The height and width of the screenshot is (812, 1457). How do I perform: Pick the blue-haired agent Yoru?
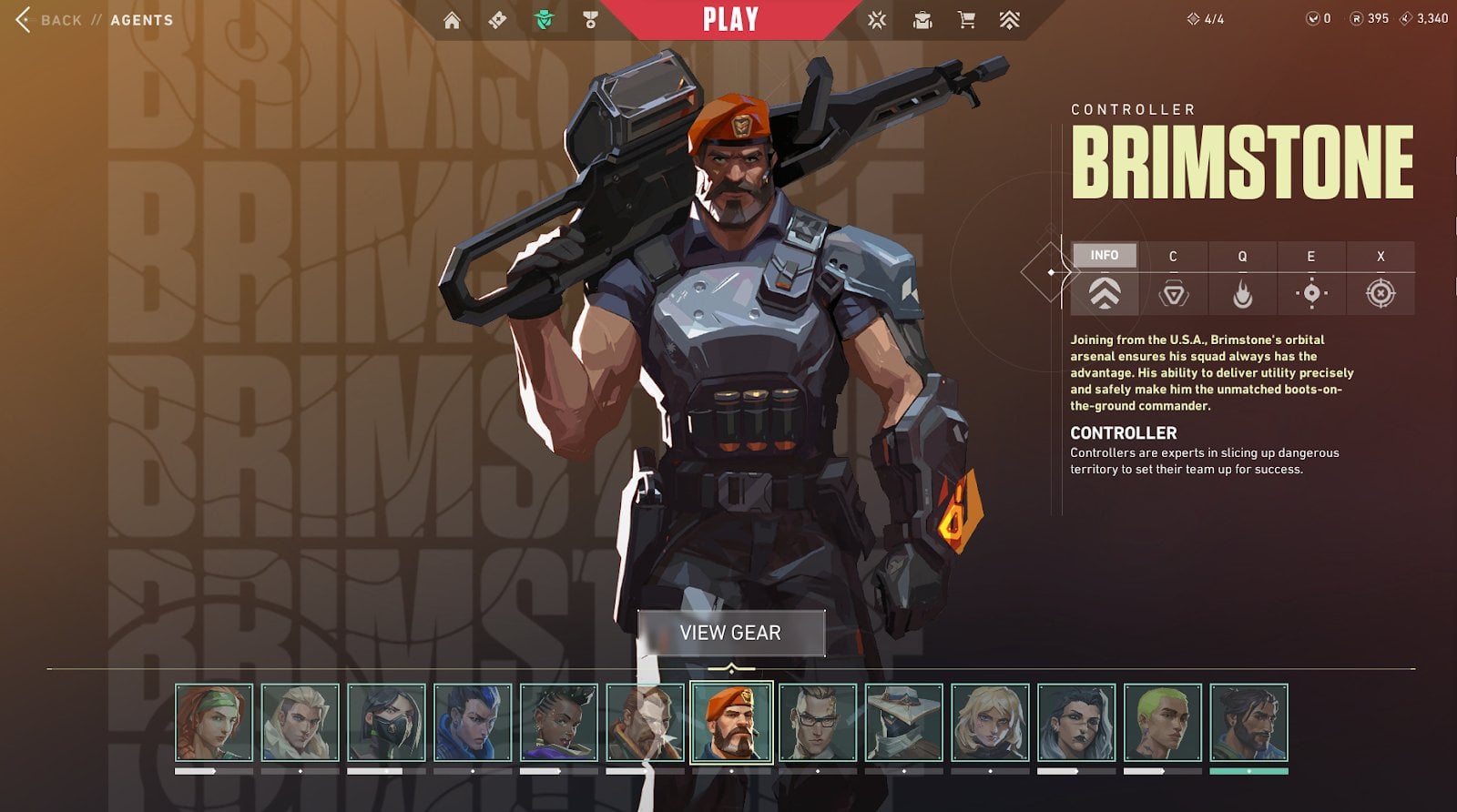(x=473, y=723)
